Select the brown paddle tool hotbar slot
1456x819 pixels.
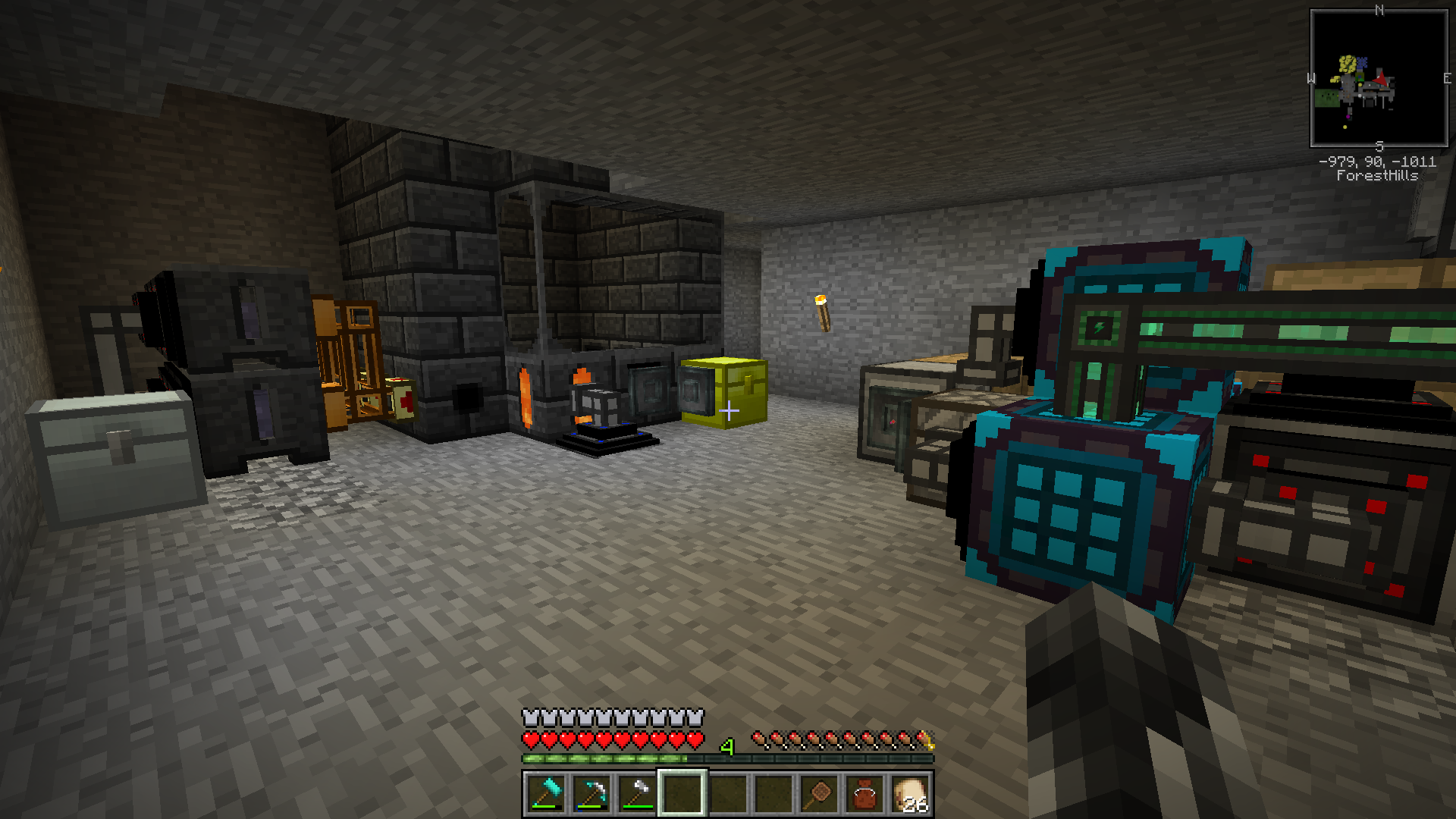tap(819, 793)
